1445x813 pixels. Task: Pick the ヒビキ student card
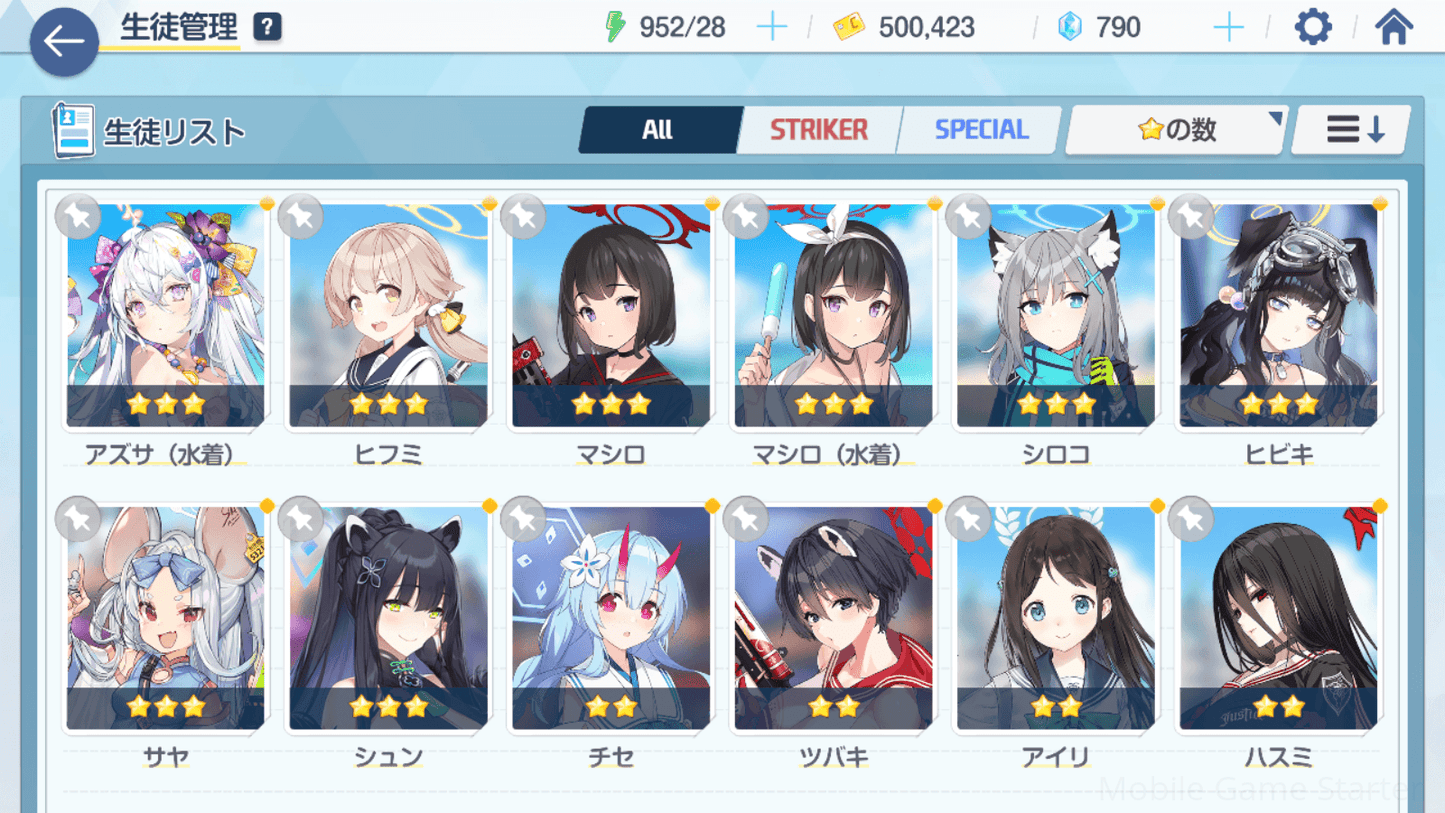tap(1278, 316)
